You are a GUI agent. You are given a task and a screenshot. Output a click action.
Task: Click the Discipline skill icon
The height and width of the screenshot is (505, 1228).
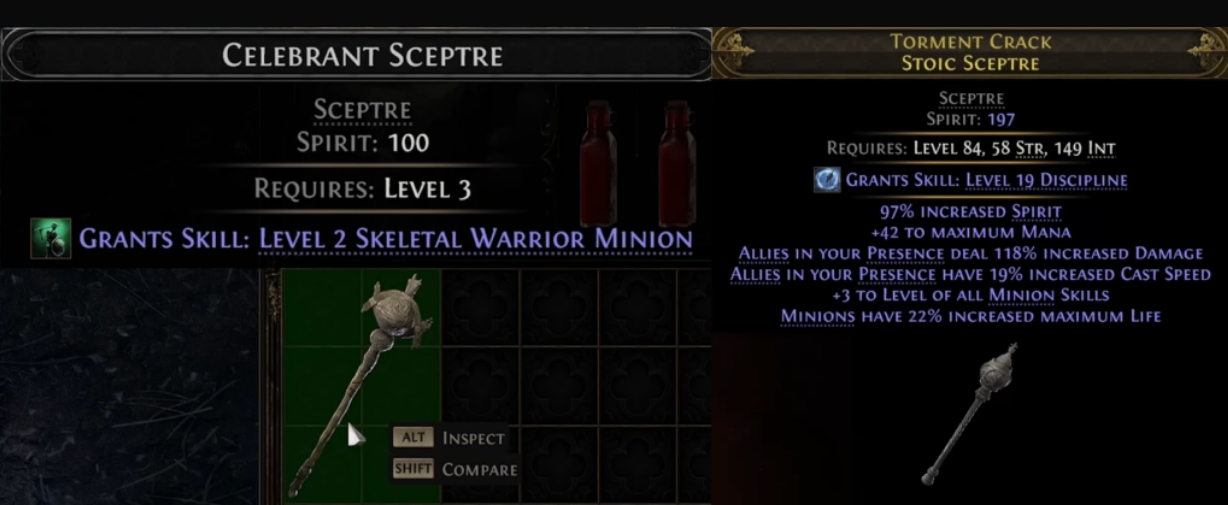[x=827, y=180]
